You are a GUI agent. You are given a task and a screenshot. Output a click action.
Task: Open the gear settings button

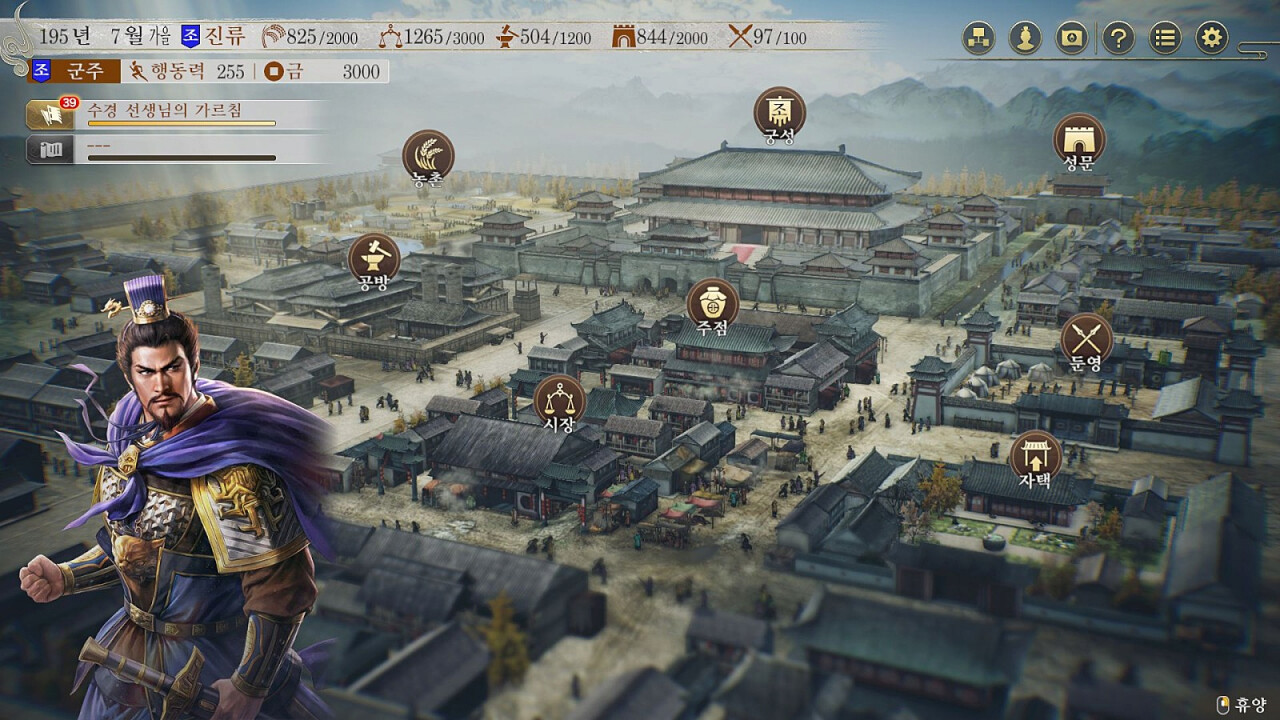[x=1212, y=39]
